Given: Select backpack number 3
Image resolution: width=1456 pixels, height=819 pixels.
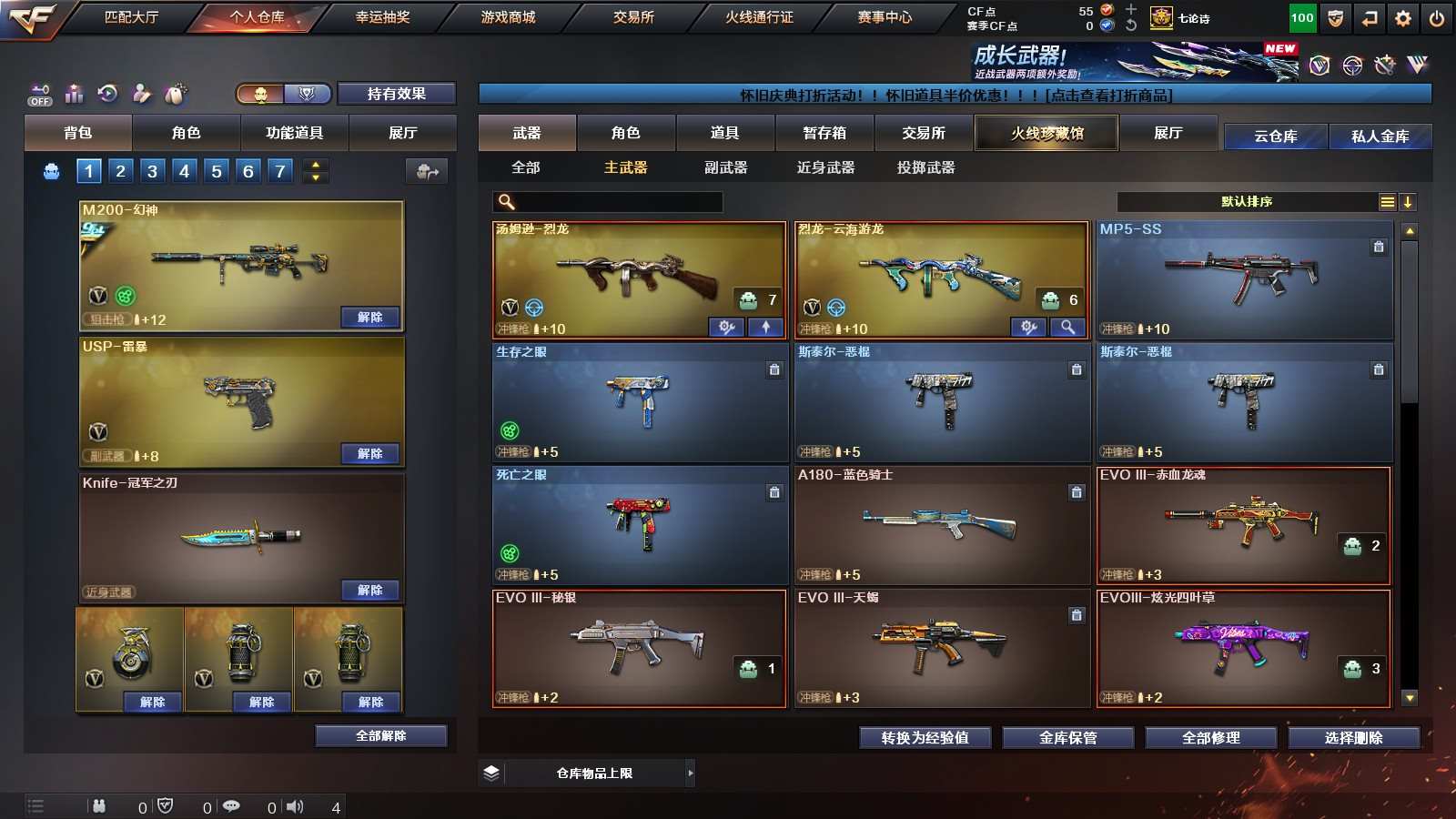Looking at the screenshot, I should [x=152, y=171].
